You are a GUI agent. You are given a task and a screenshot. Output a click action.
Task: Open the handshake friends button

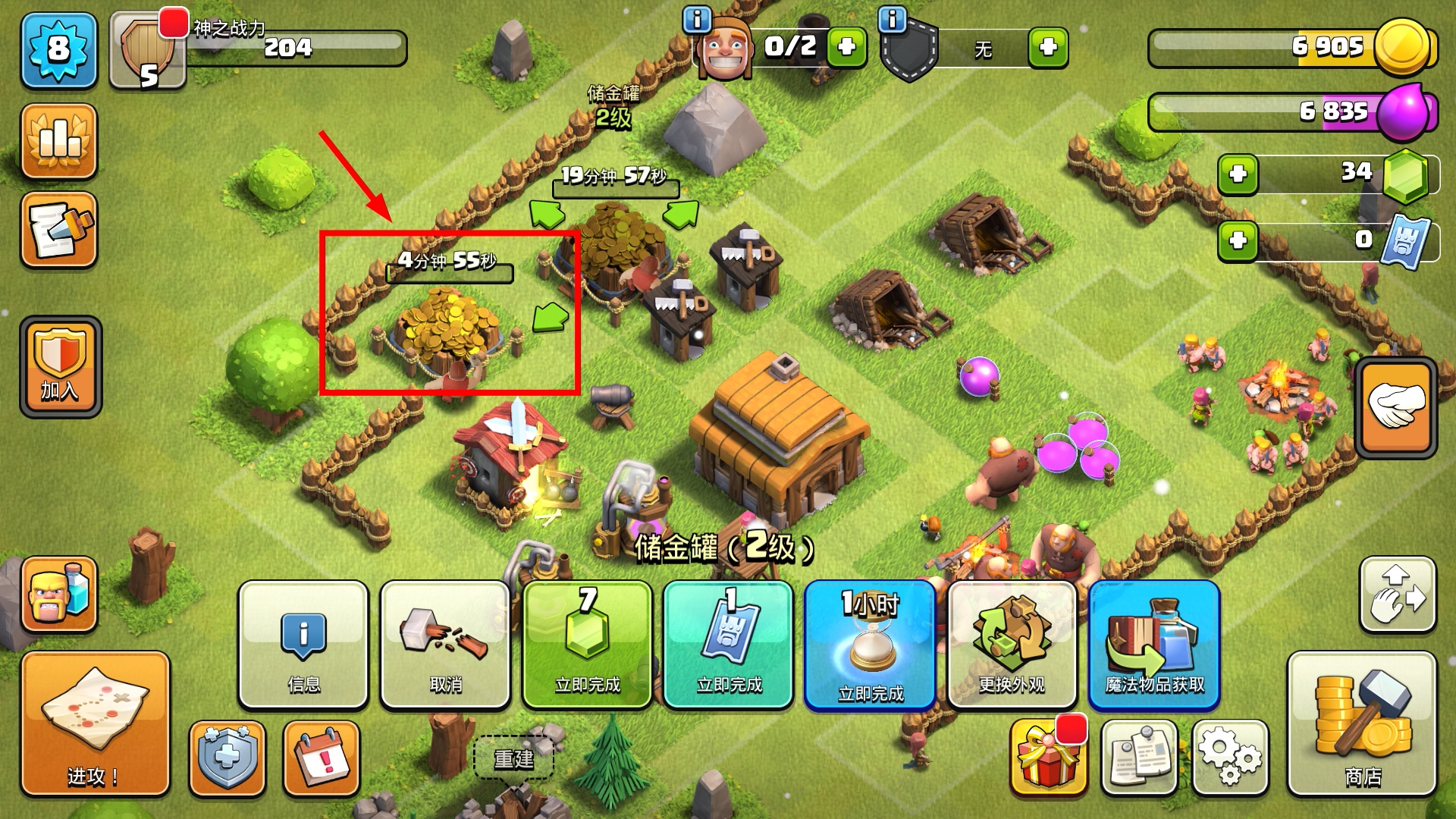click(1395, 407)
